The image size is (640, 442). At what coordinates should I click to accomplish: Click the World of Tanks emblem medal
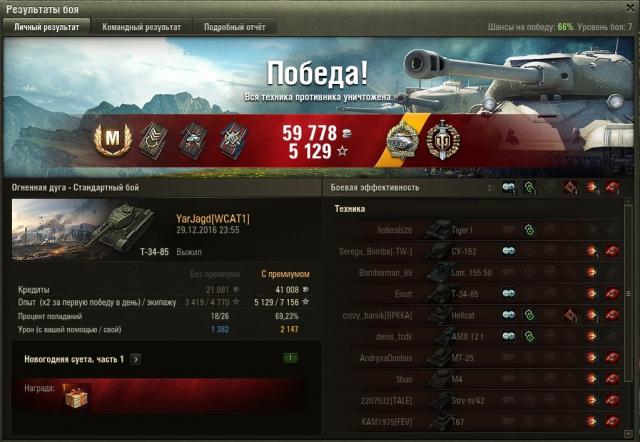click(441, 137)
